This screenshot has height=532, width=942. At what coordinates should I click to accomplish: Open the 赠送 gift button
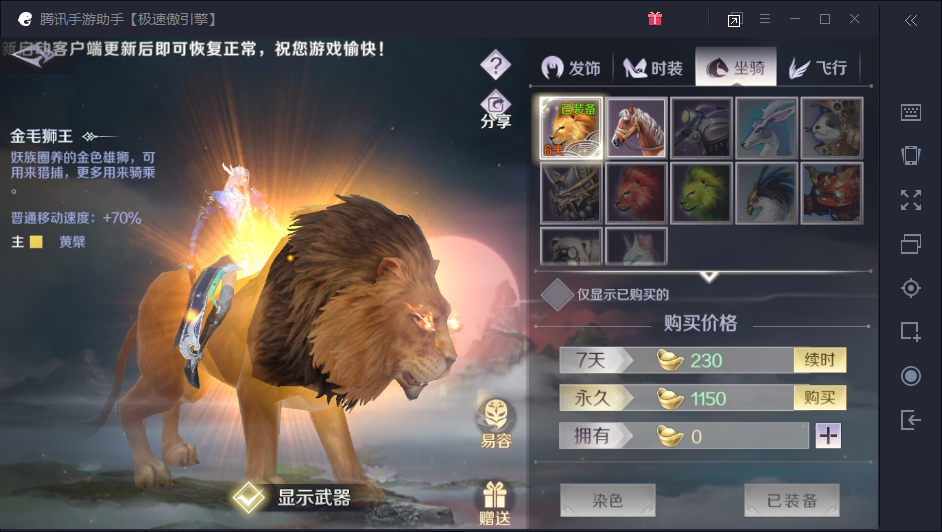494,503
